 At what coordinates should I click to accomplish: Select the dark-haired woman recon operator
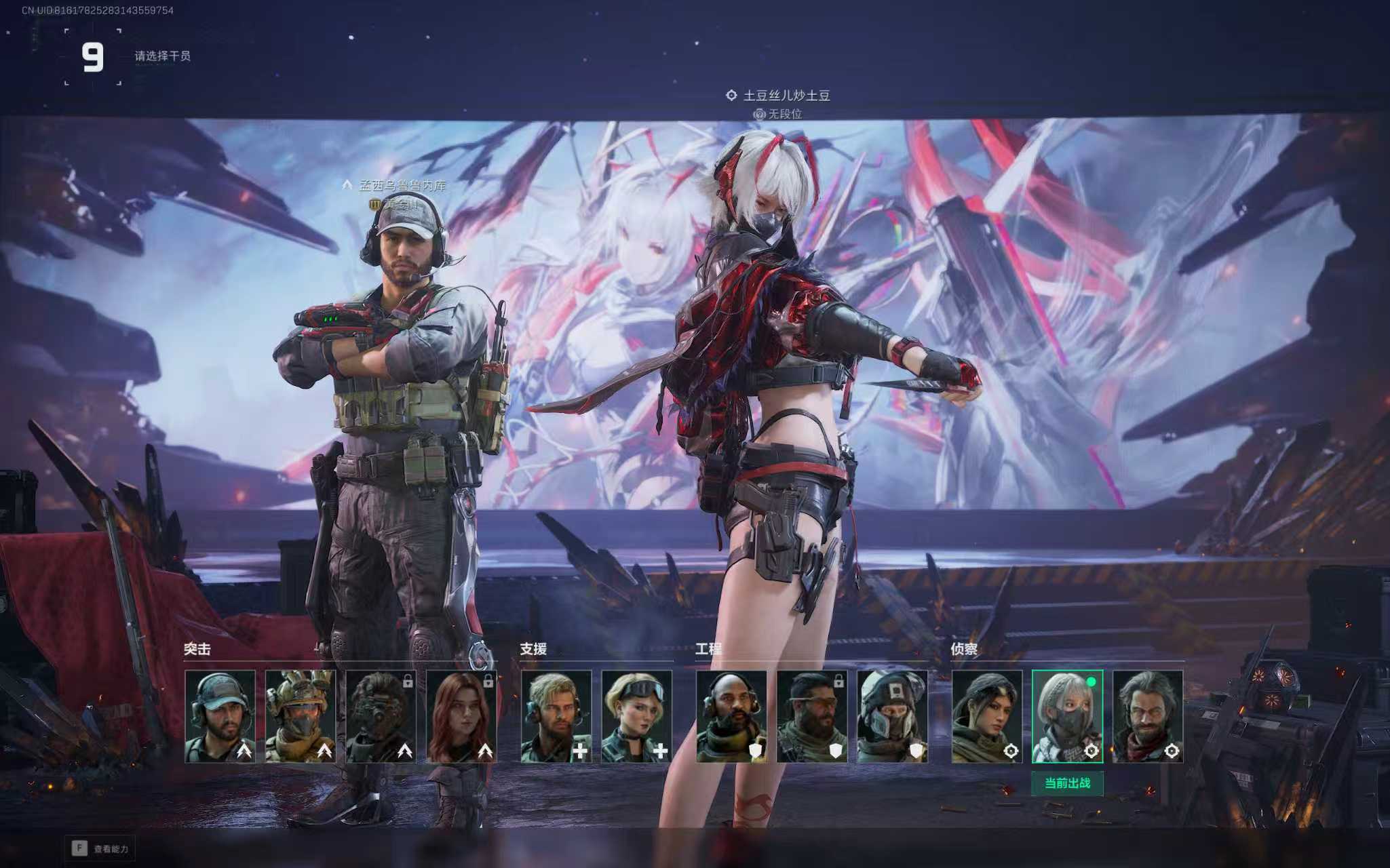tap(986, 716)
